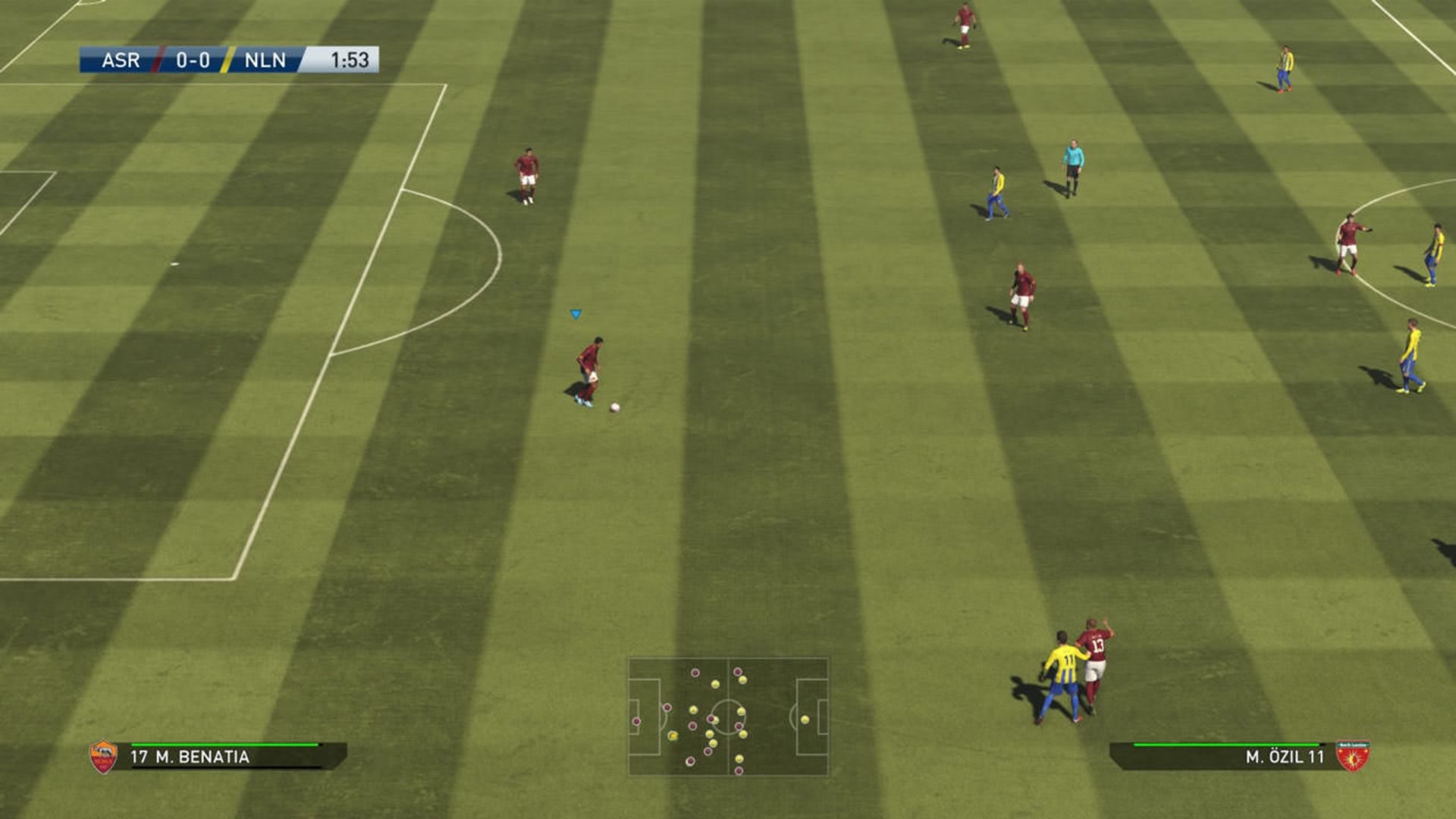Select the AS Roma crest icon
Viewport: 1456px width, 819px height.
pyautogui.click(x=104, y=757)
